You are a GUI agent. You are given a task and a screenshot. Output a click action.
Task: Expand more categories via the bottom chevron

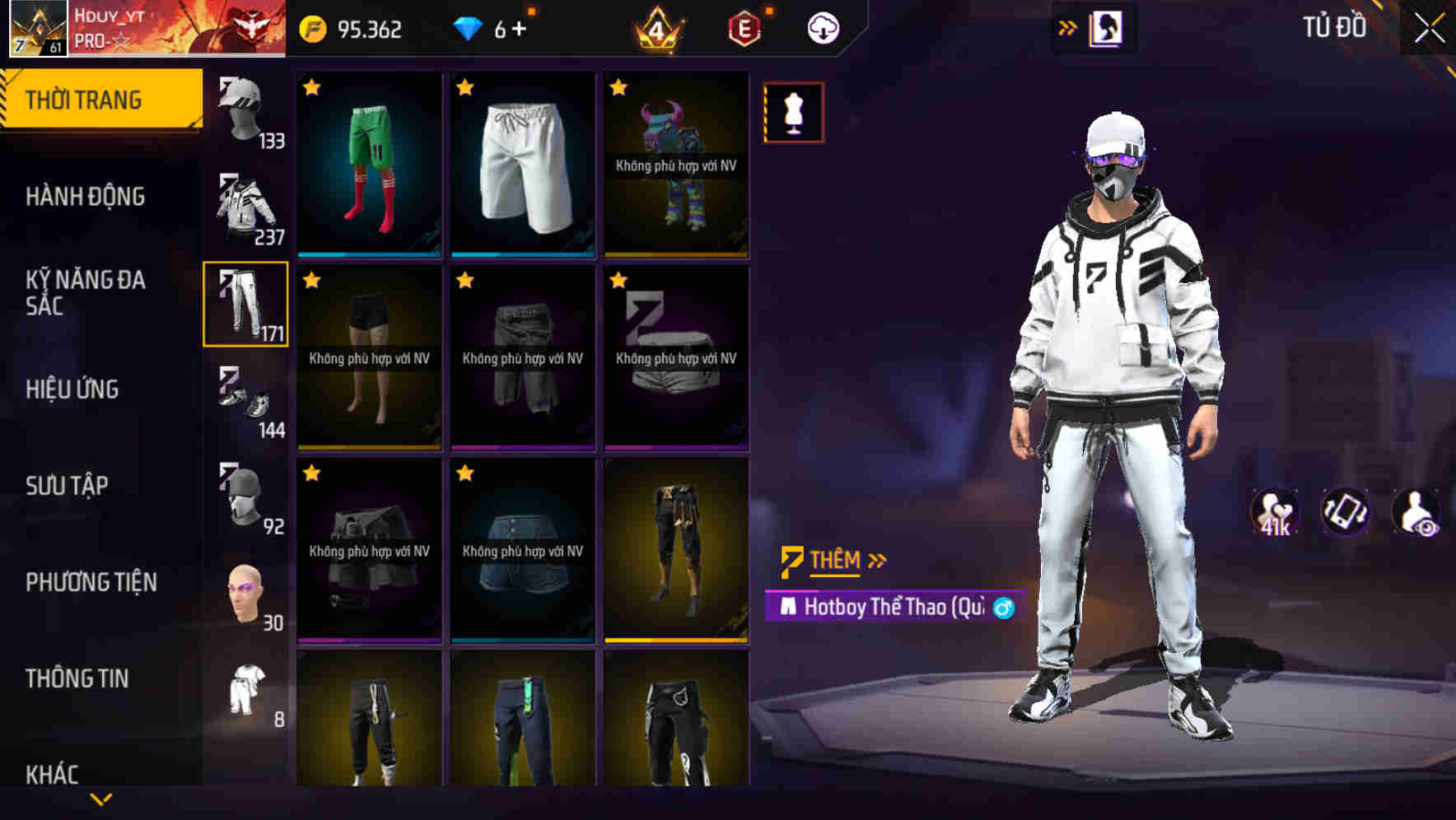click(101, 799)
